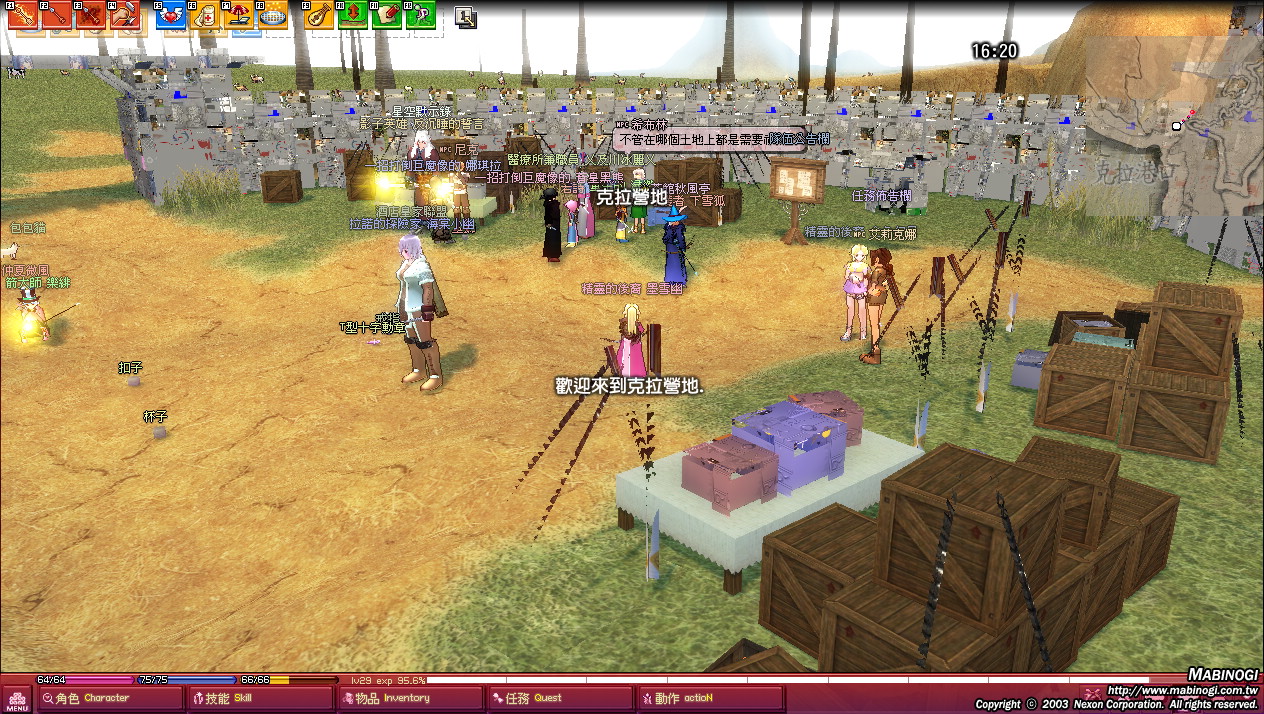
Task: Activate the F6 first aid bandage skill
Action: (x=206, y=15)
